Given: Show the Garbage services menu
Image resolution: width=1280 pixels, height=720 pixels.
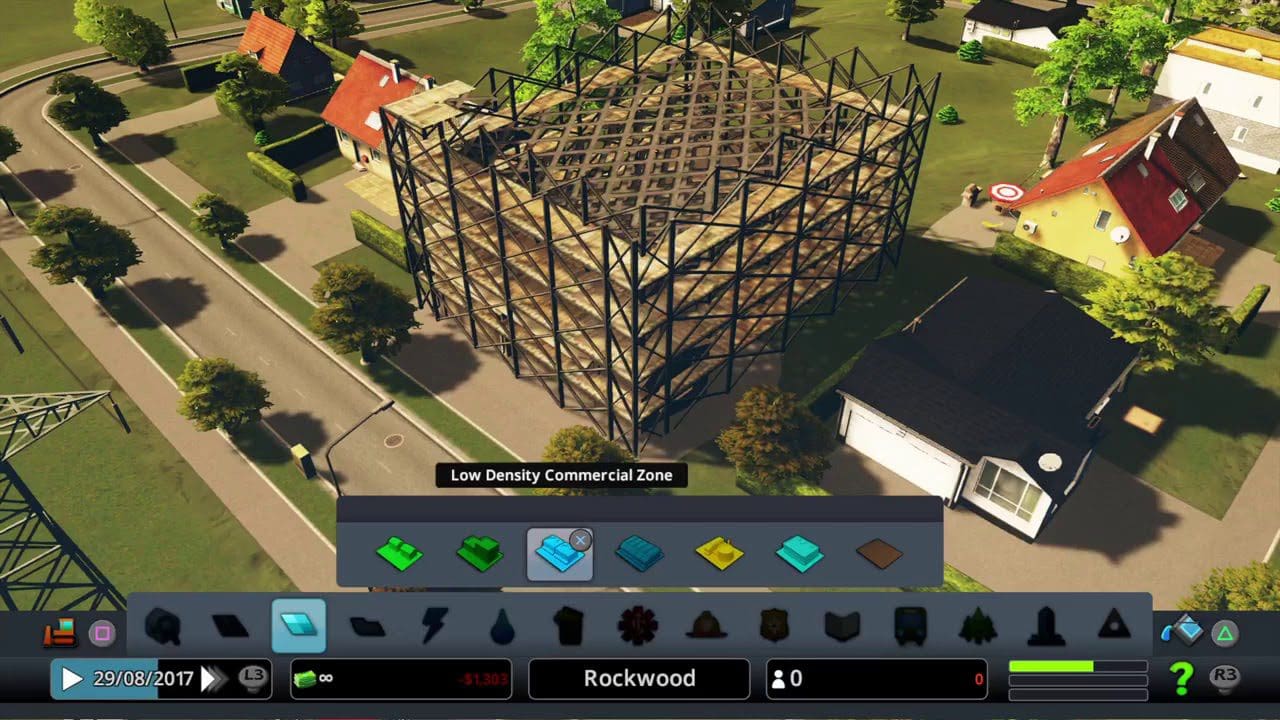Looking at the screenshot, I should click(x=569, y=626).
